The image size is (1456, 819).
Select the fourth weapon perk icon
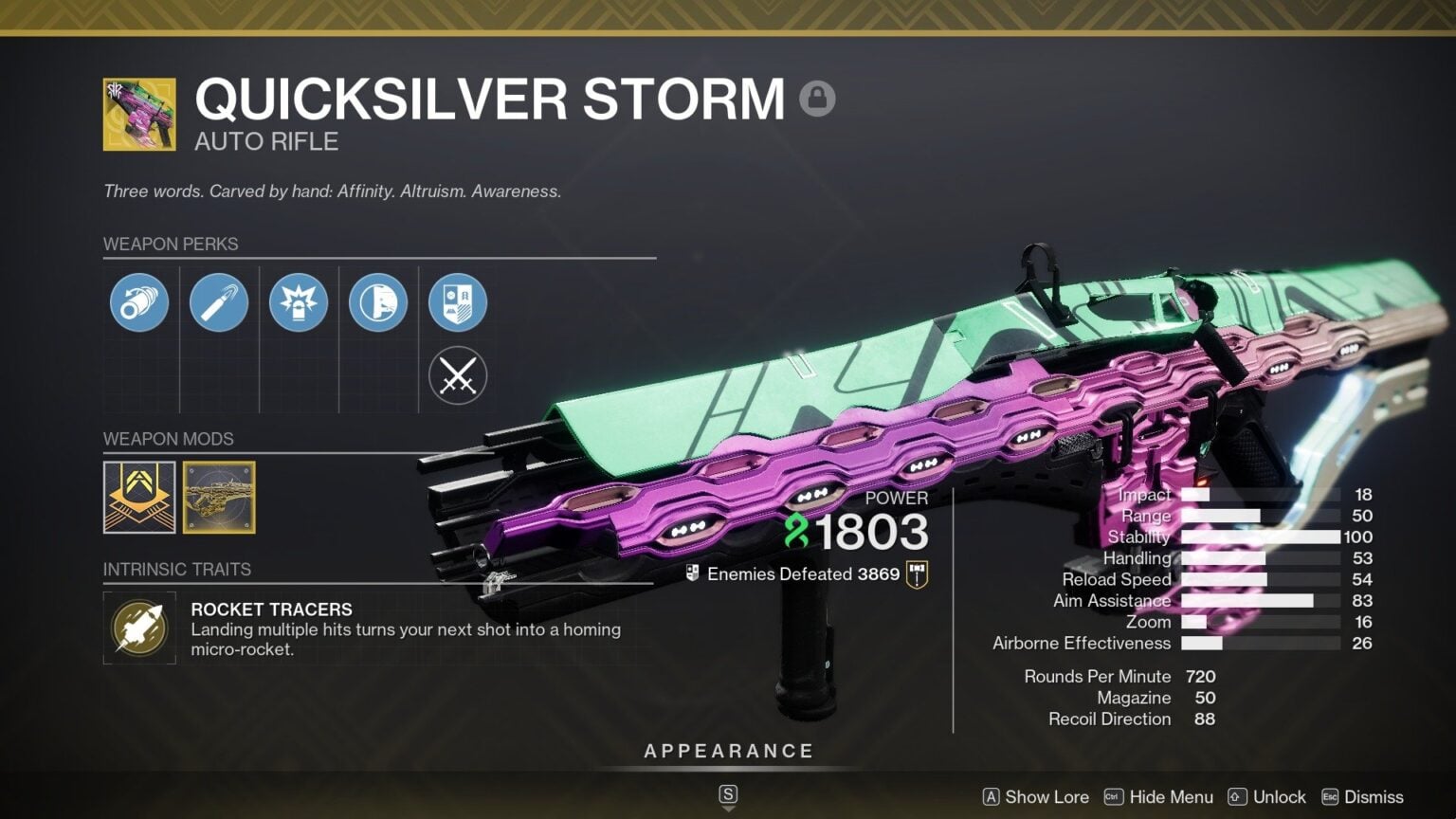click(x=378, y=302)
